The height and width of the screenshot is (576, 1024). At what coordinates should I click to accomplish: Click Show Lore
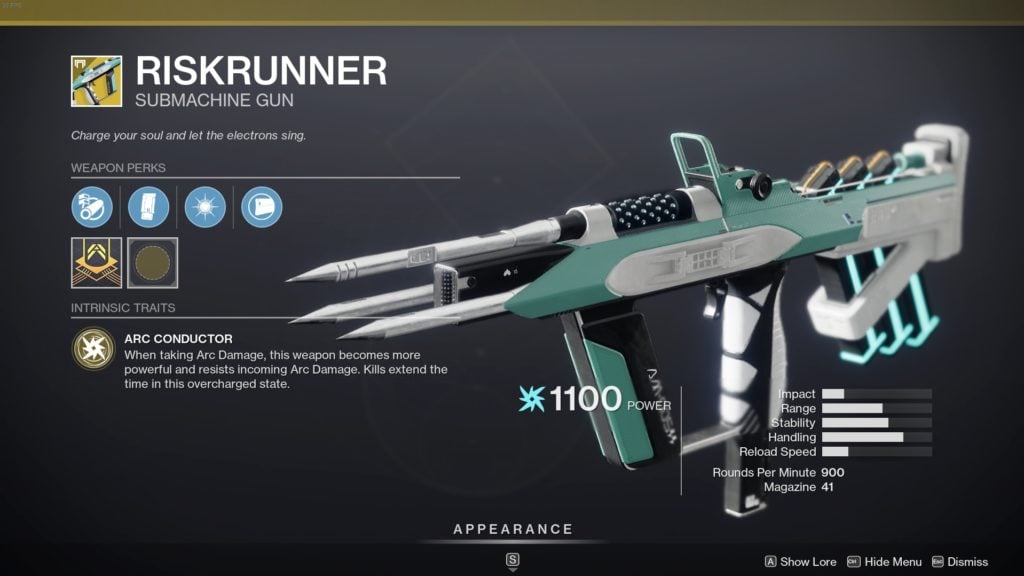799,562
